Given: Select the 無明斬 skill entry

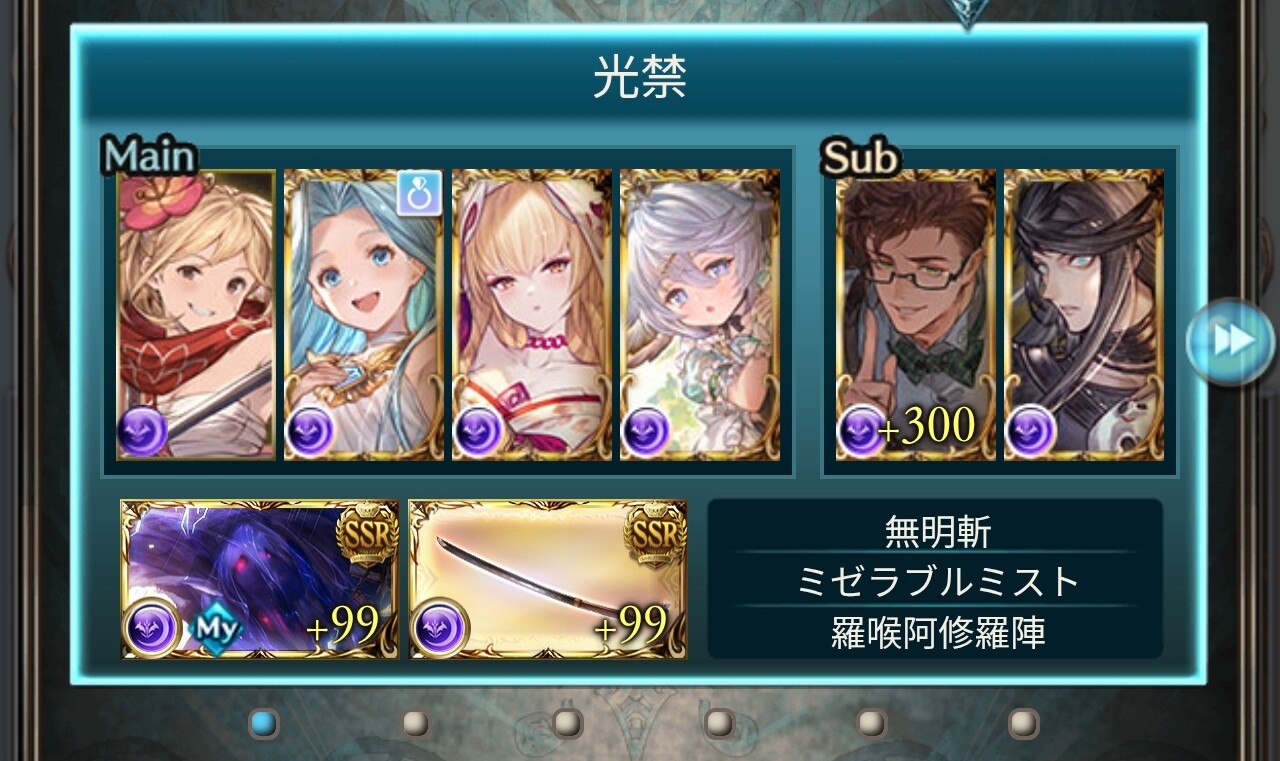Looking at the screenshot, I should [937, 531].
